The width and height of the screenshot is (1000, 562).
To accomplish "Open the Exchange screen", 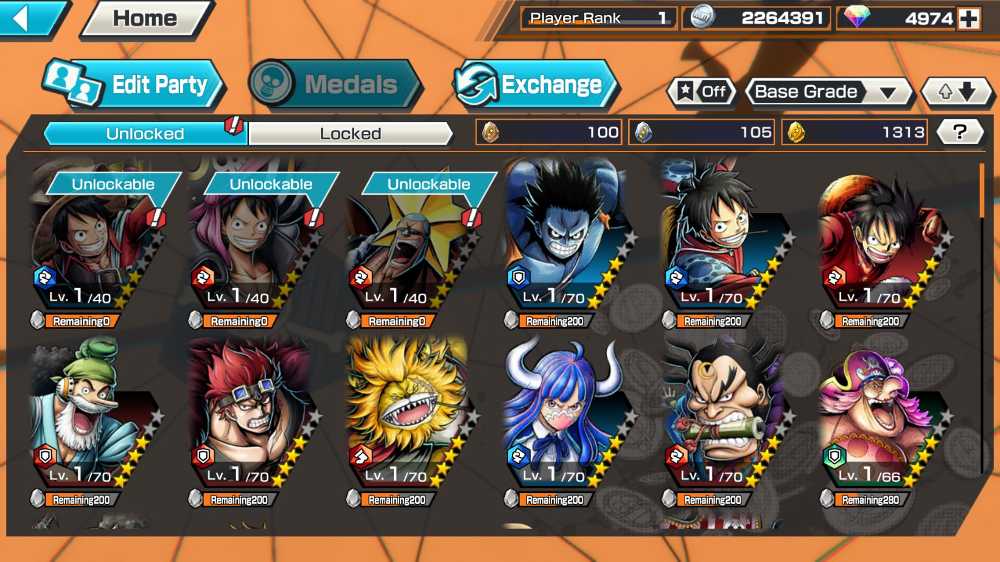I will click(x=535, y=85).
